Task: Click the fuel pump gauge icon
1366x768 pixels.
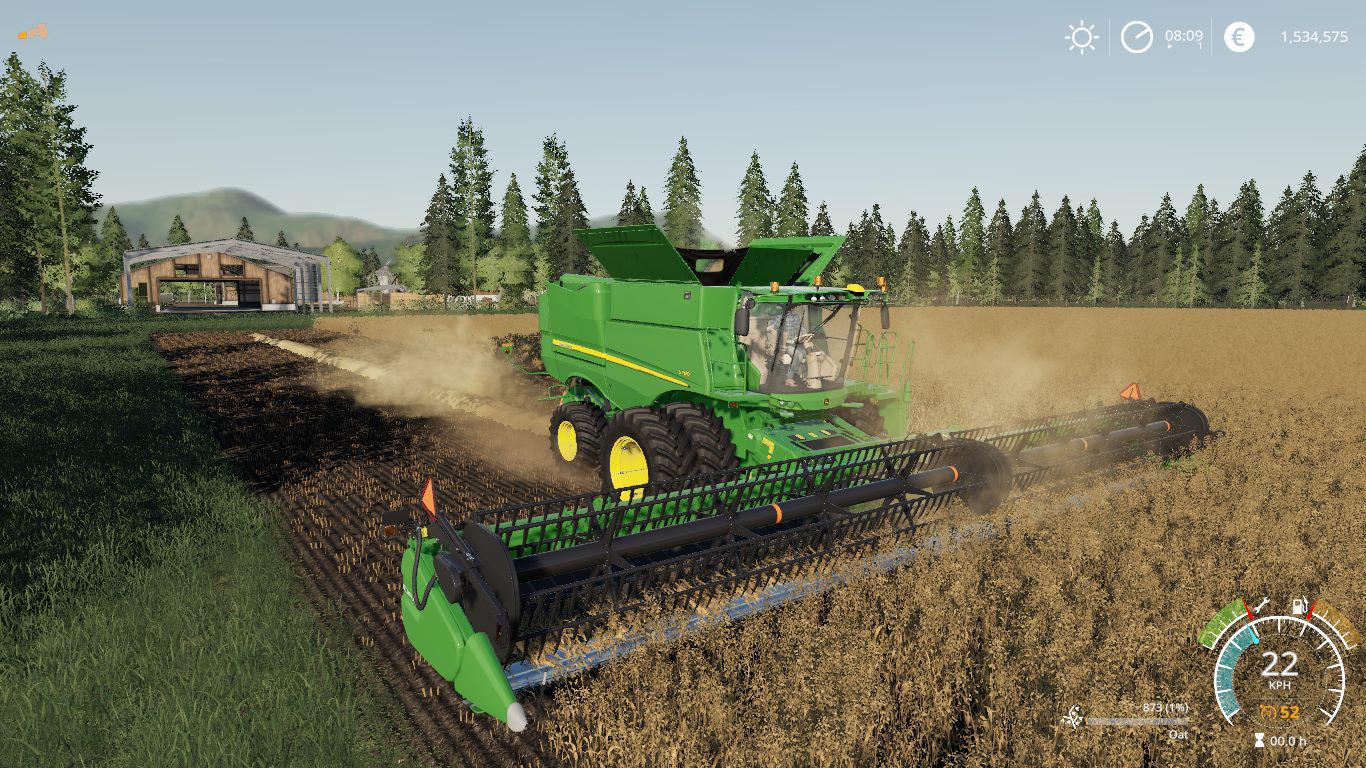Action: tap(1301, 605)
